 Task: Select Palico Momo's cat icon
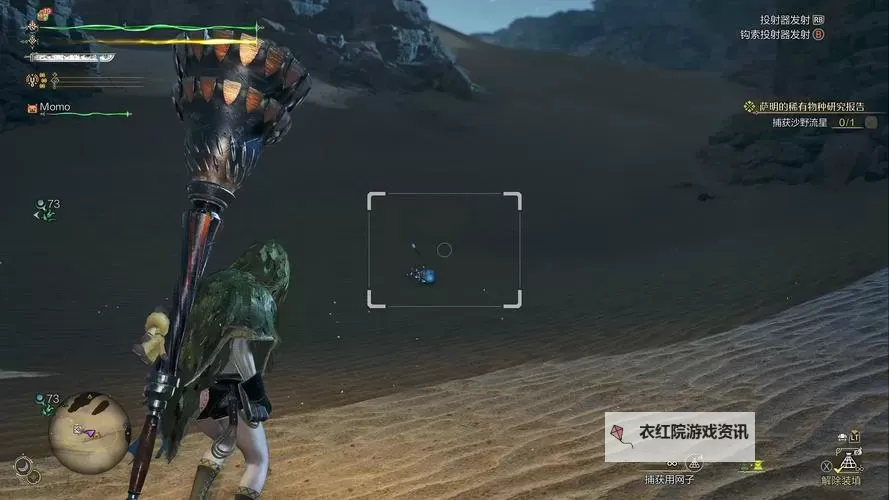tap(32, 107)
